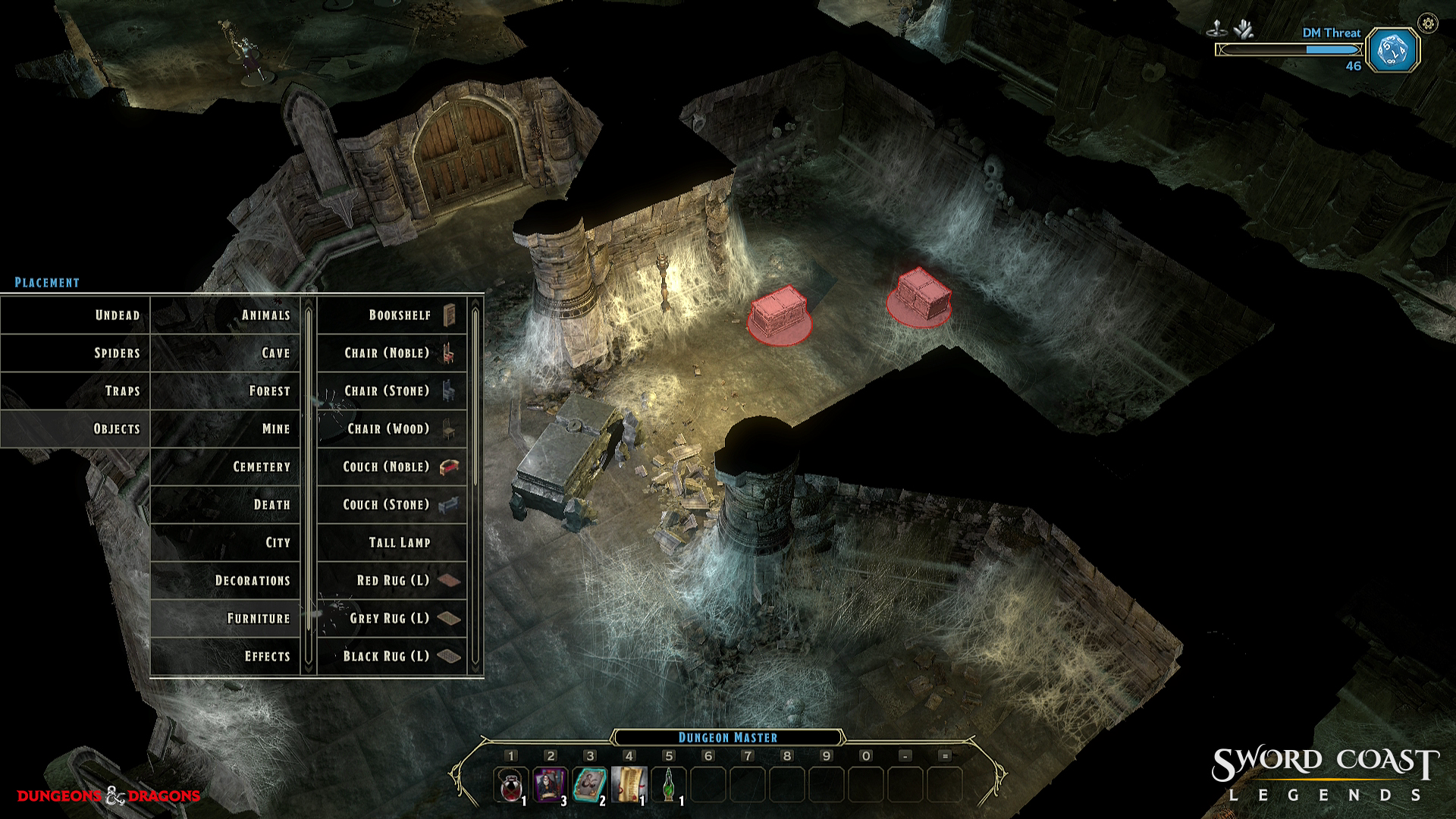Use the red potion flask in hotbar
The height and width of the screenshot is (819, 1456).
(x=510, y=784)
